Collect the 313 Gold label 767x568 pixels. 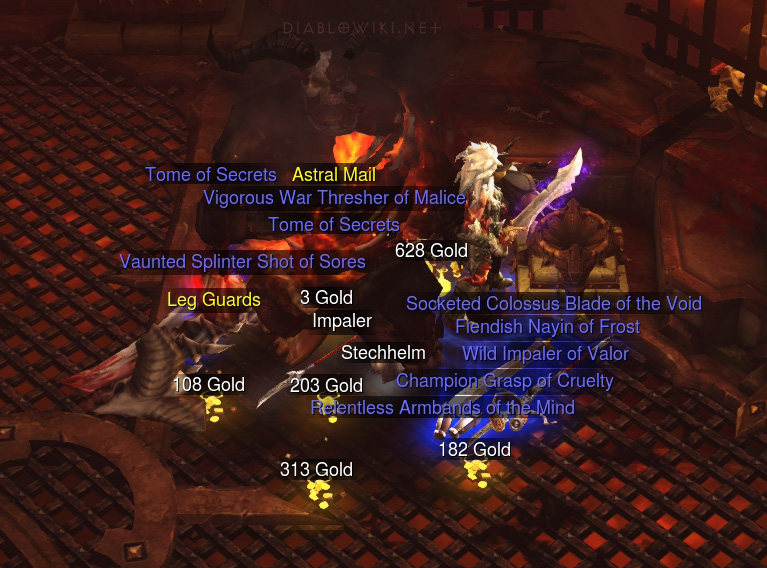[x=316, y=470]
